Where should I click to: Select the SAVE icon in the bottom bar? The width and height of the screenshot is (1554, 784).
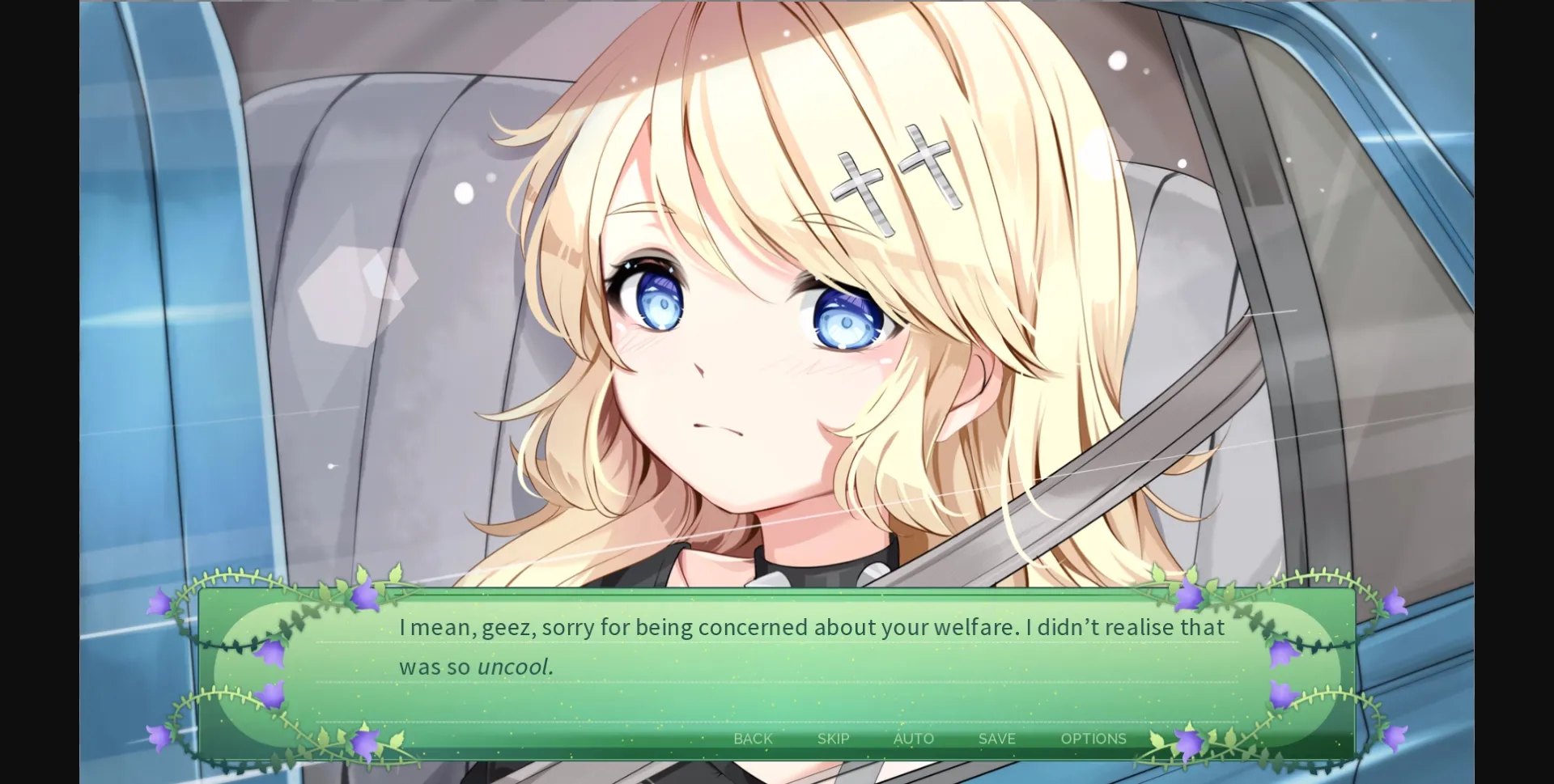[996, 738]
